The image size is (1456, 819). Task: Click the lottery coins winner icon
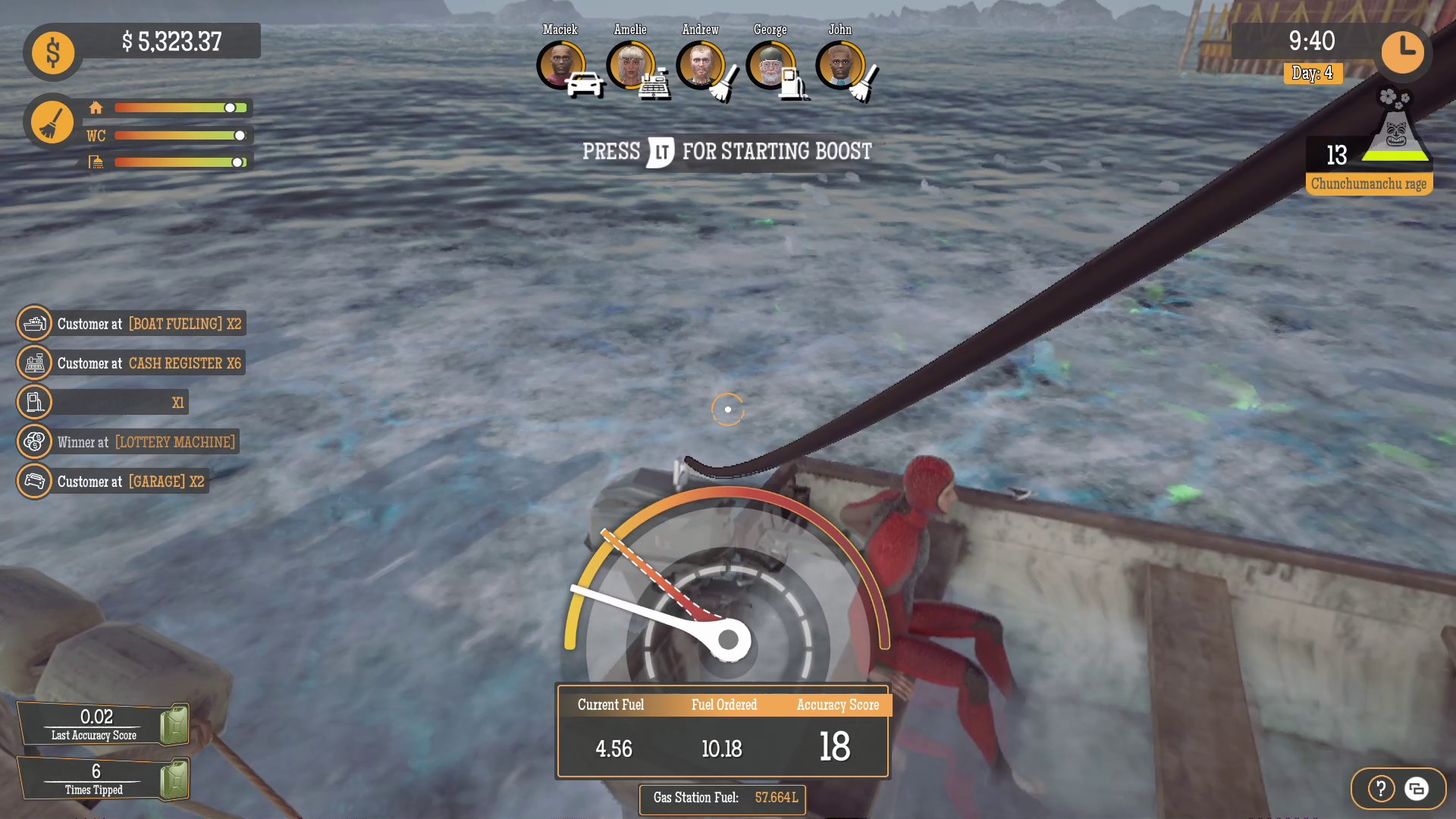(x=34, y=441)
